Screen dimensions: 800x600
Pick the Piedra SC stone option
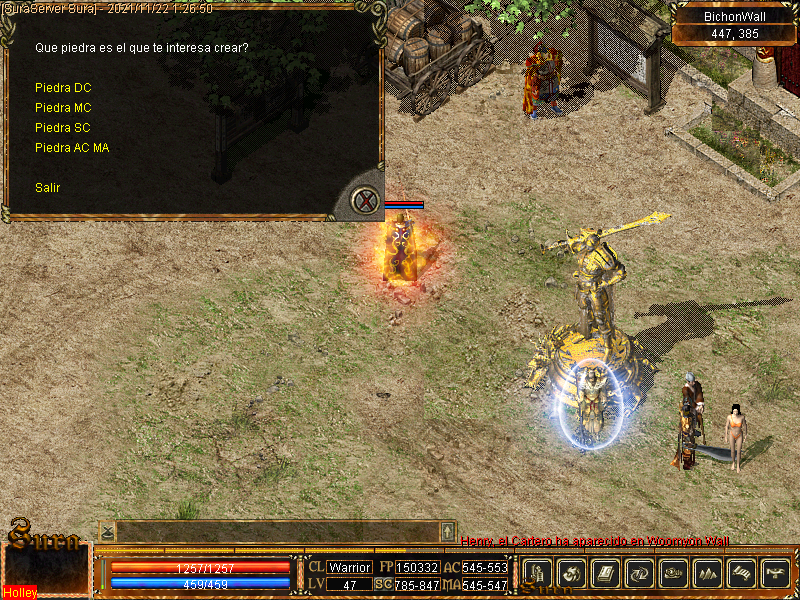tap(63, 128)
